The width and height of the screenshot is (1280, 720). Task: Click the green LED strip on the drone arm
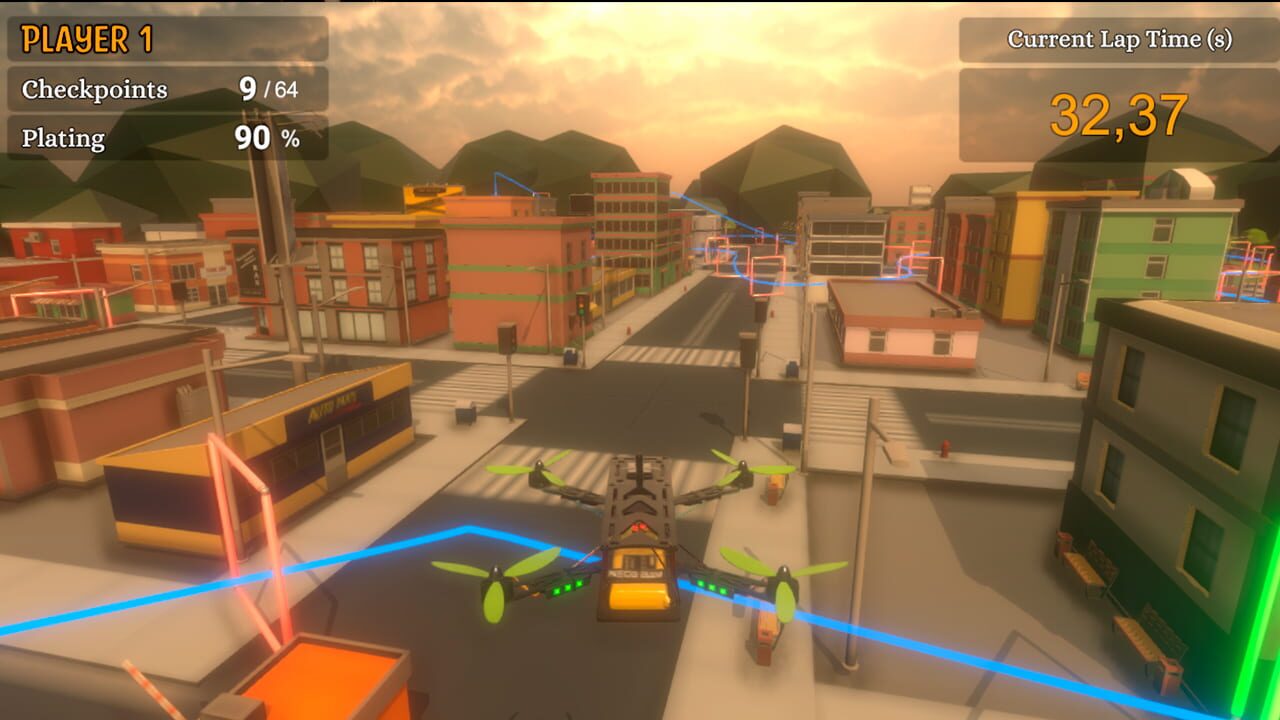point(565,588)
